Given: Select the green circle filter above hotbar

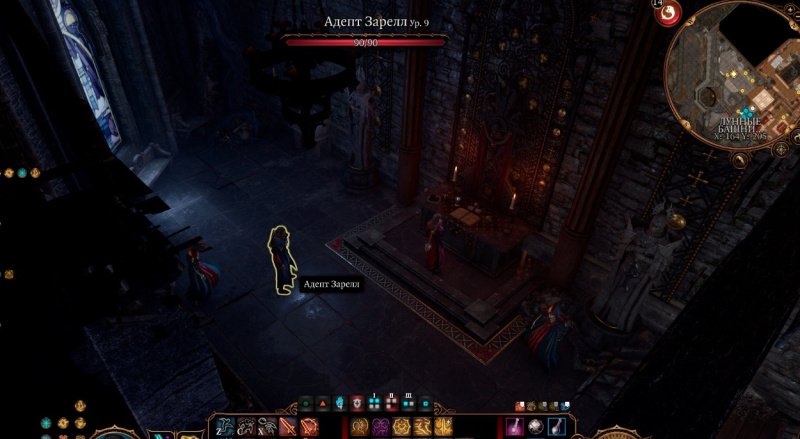Looking at the screenshot, I should [306, 404].
